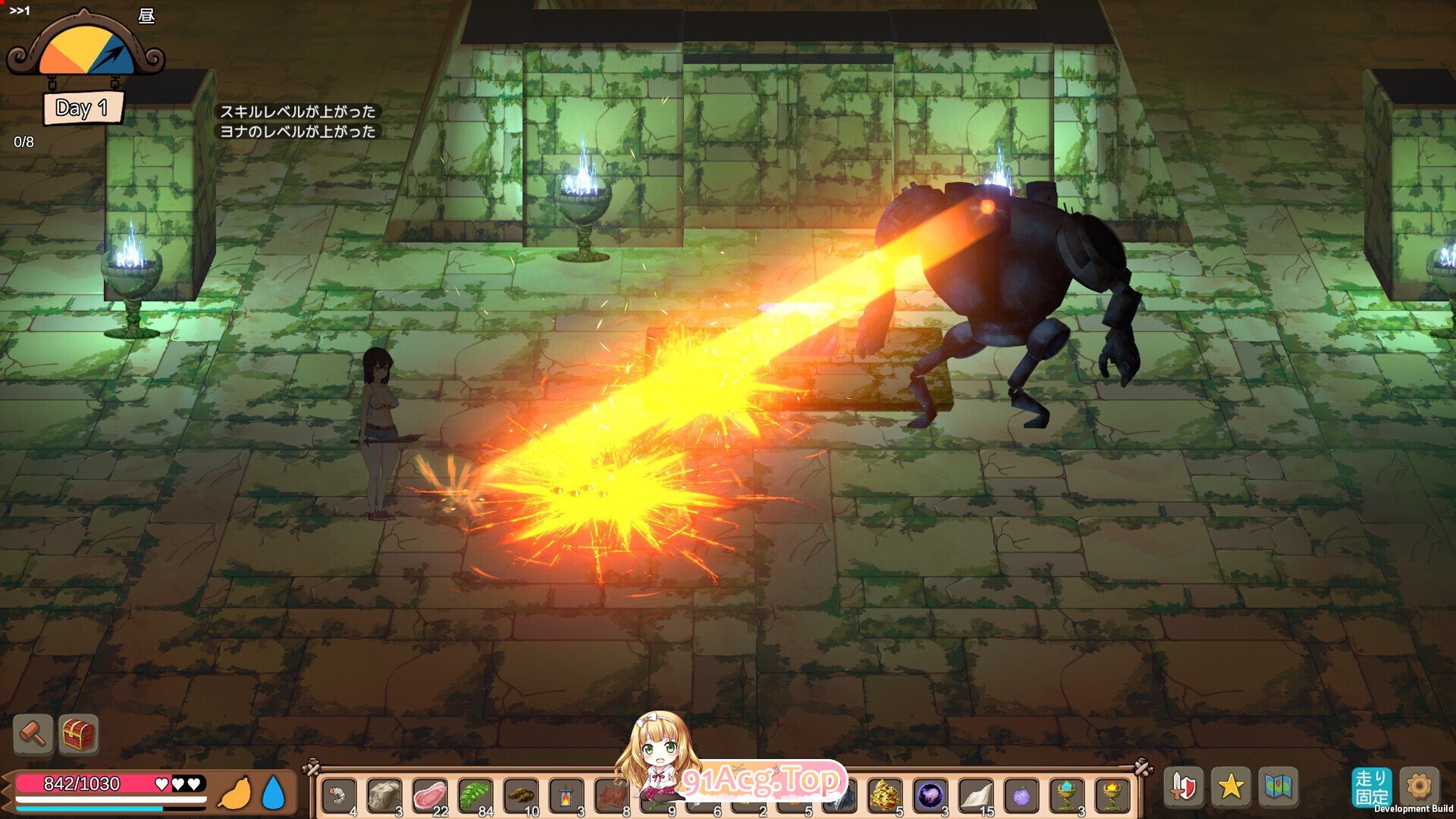The height and width of the screenshot is (819, 1456).
Task: Pick the purple berry fruit slot
Action: tap(1021, 796)
